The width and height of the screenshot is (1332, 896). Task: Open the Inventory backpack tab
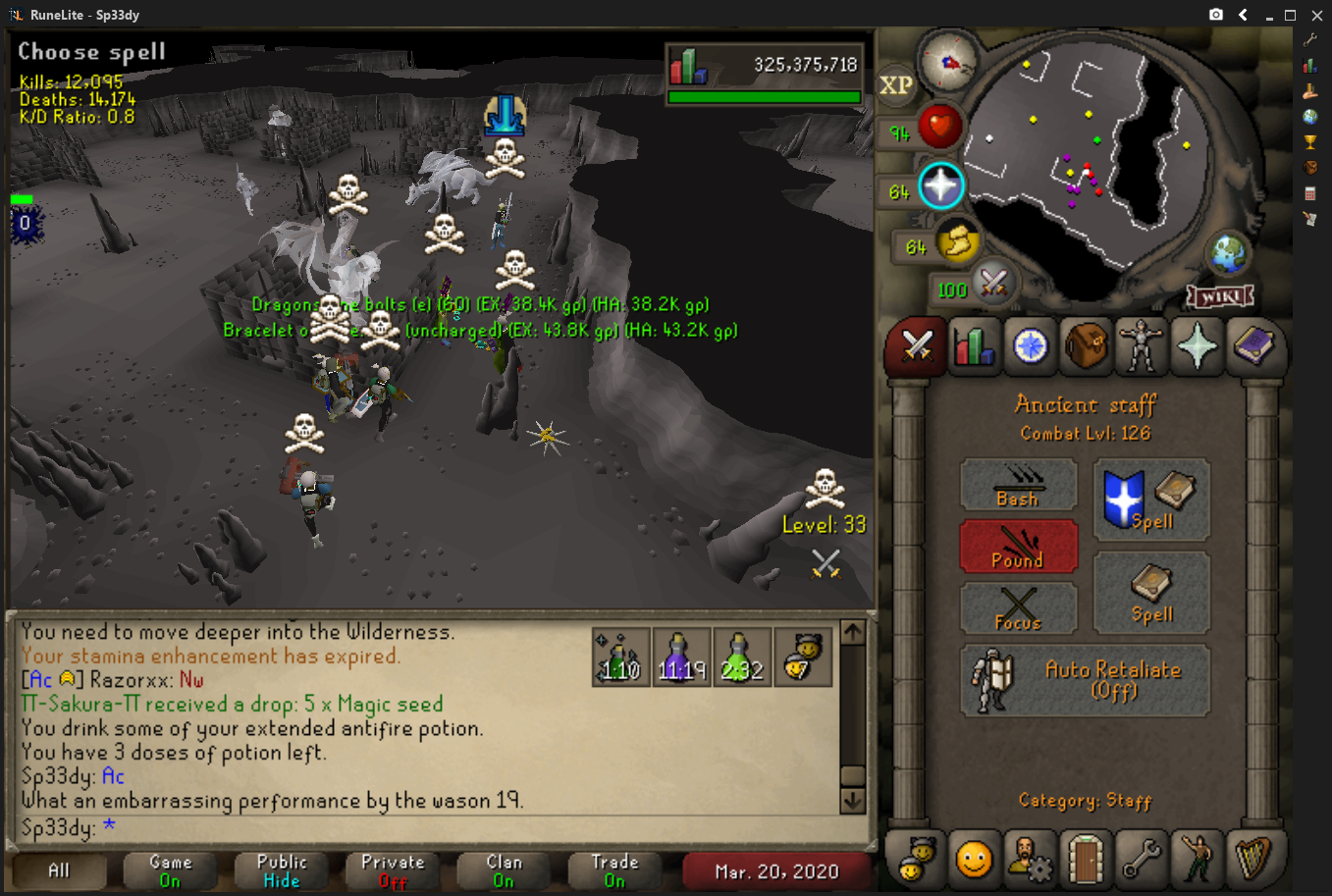(x=1086, y=346)
